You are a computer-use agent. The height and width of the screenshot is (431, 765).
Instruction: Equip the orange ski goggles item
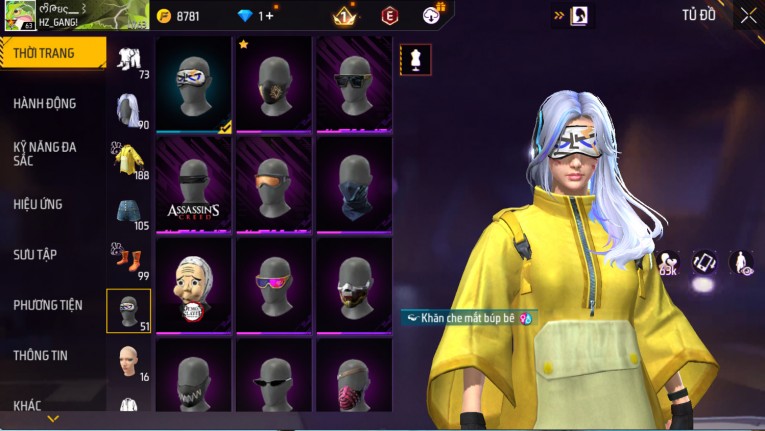pos(273,184)
